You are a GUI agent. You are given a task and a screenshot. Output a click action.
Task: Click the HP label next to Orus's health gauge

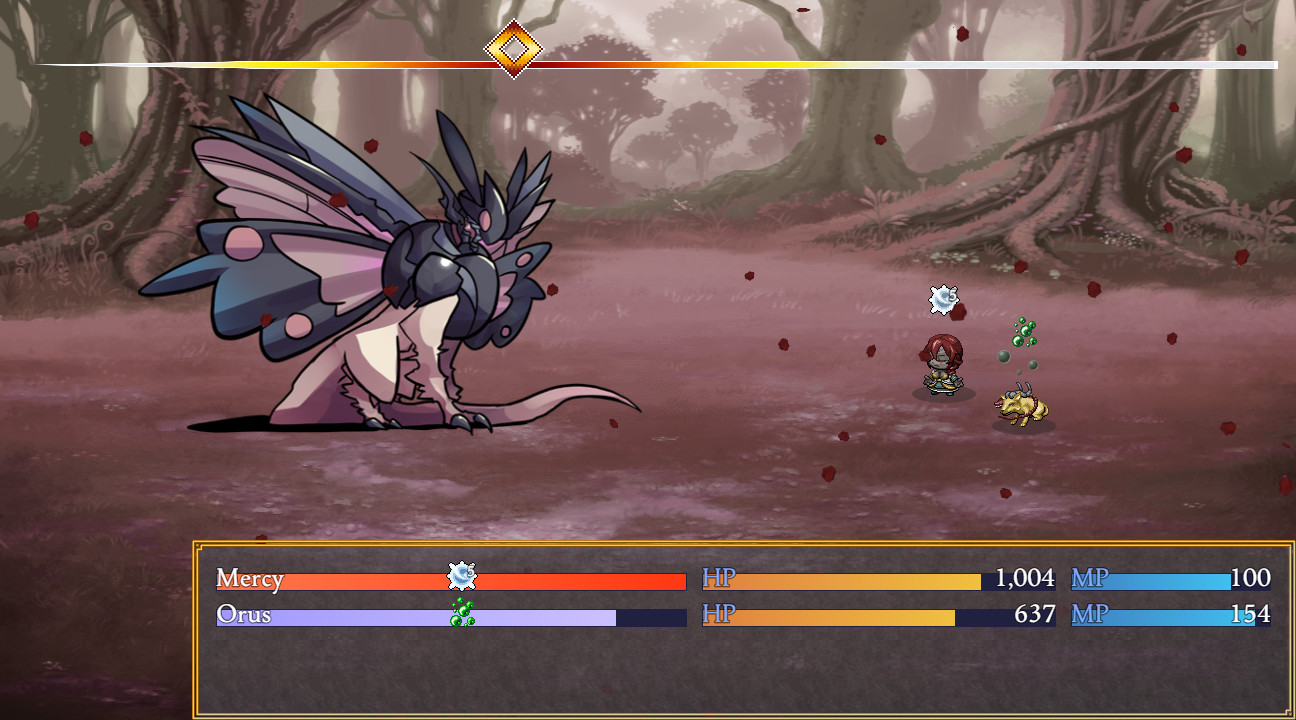click(x=718, y=614)
